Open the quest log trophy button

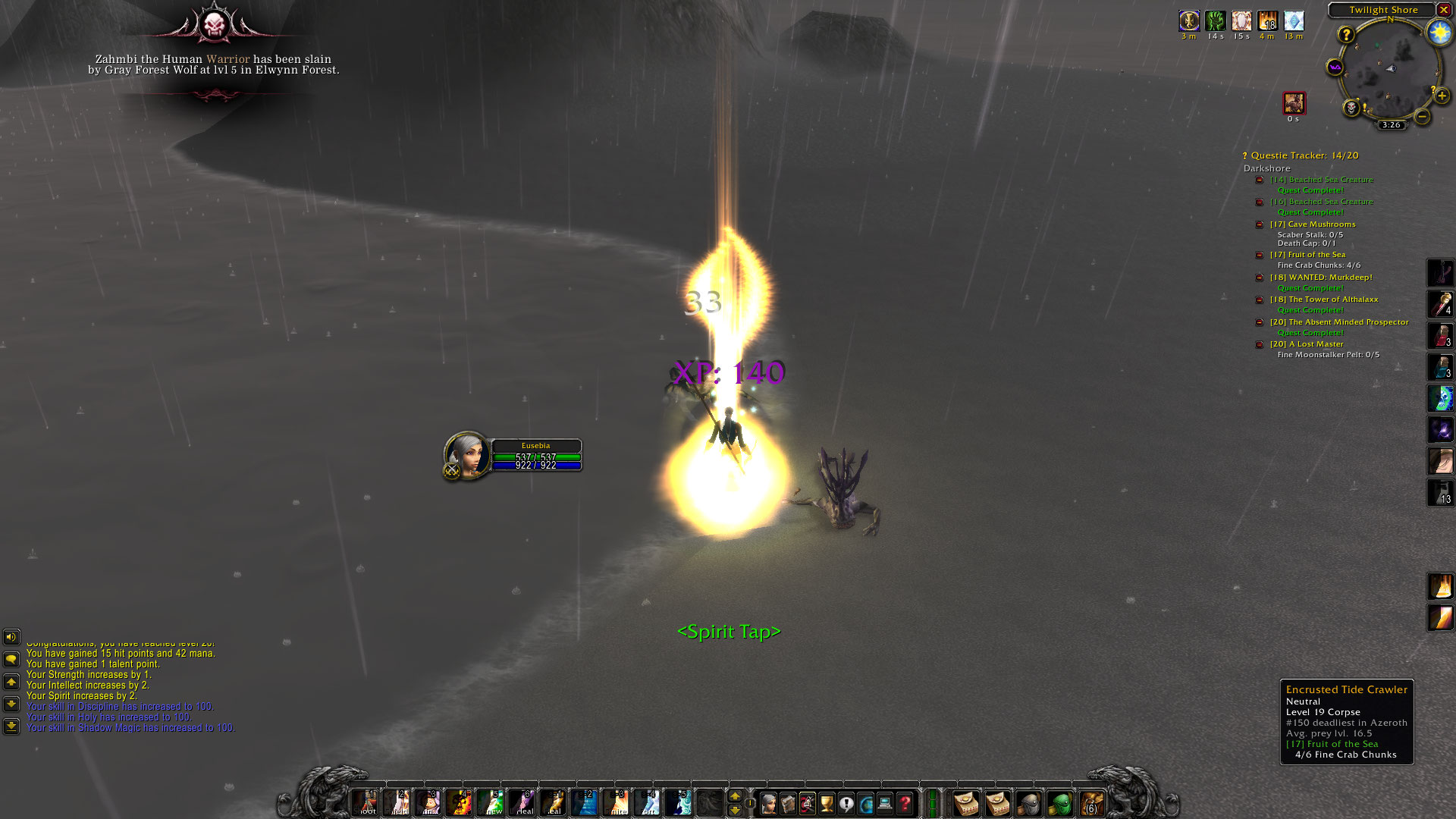point(827,802)
